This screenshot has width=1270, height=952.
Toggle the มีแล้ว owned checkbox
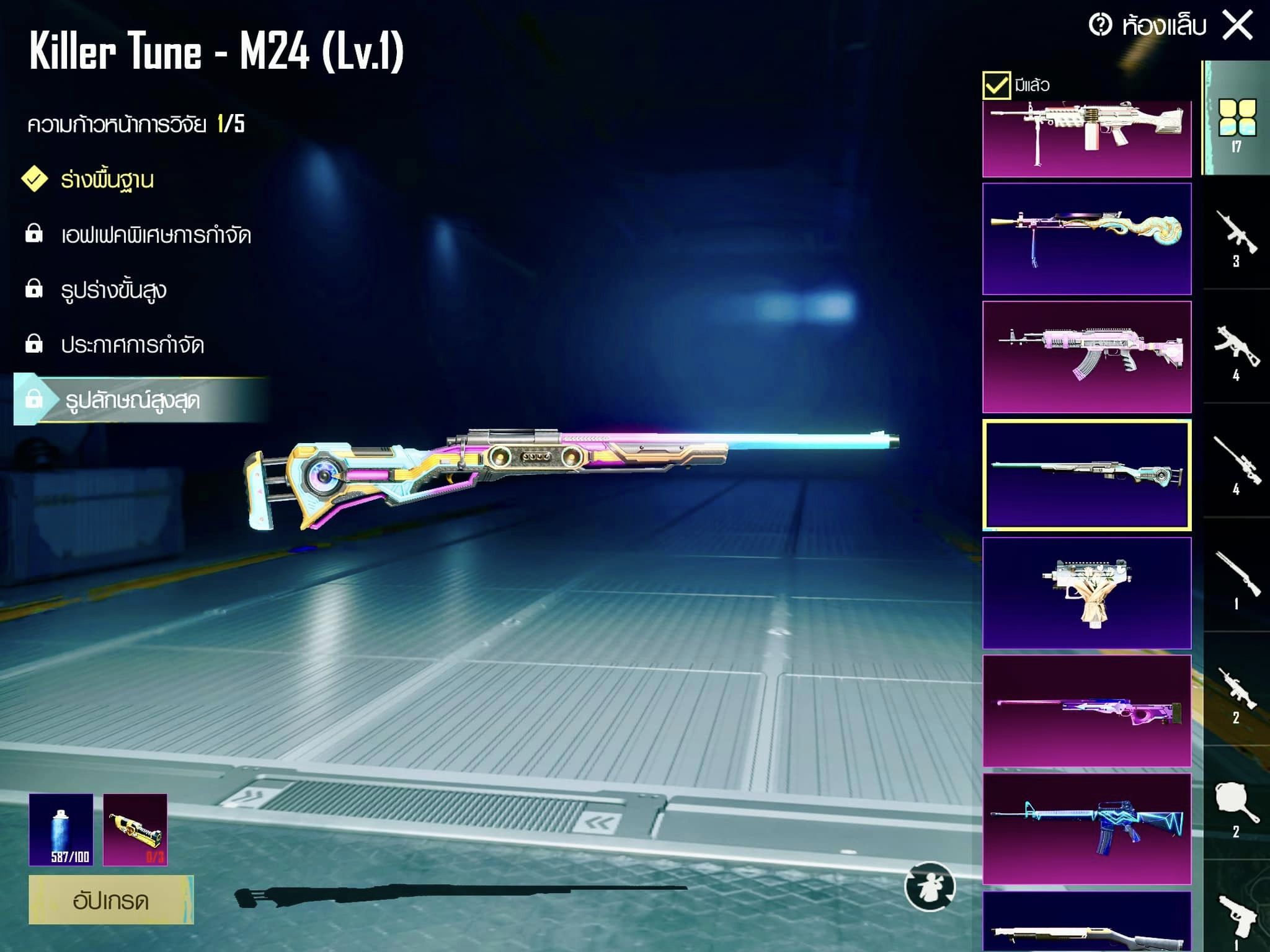pos(997,85)
